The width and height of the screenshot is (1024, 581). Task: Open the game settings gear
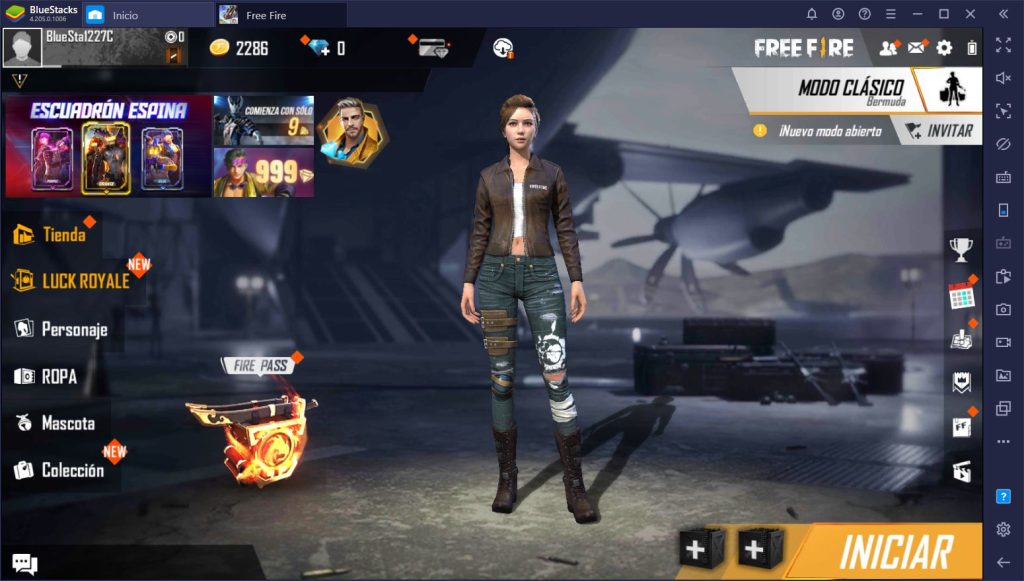[944, 47]
